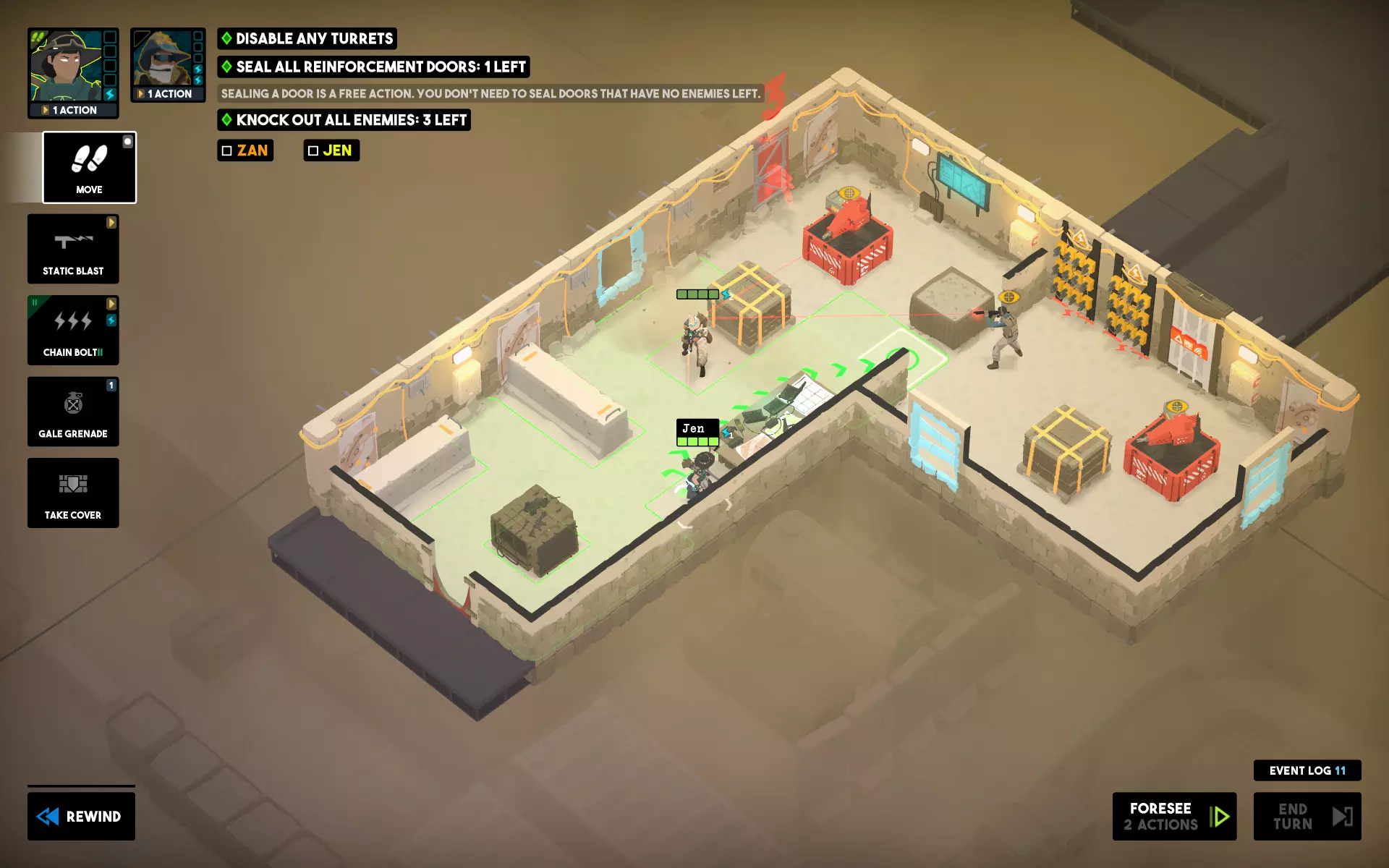1389x868 pixels.
Task: Use the Take Cover action
Action: click(73, 493)
